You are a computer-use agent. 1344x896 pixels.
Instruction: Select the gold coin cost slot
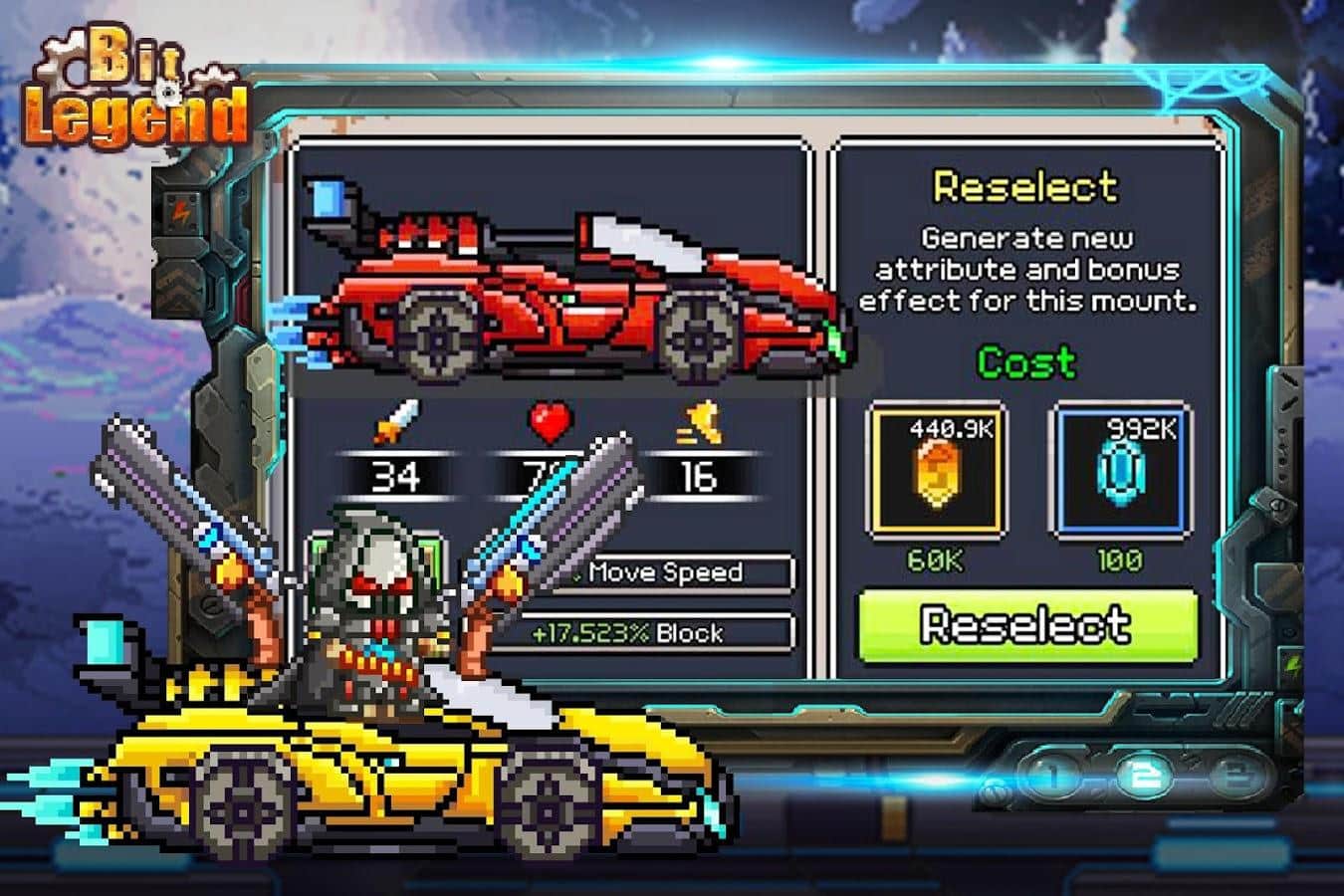936,471
